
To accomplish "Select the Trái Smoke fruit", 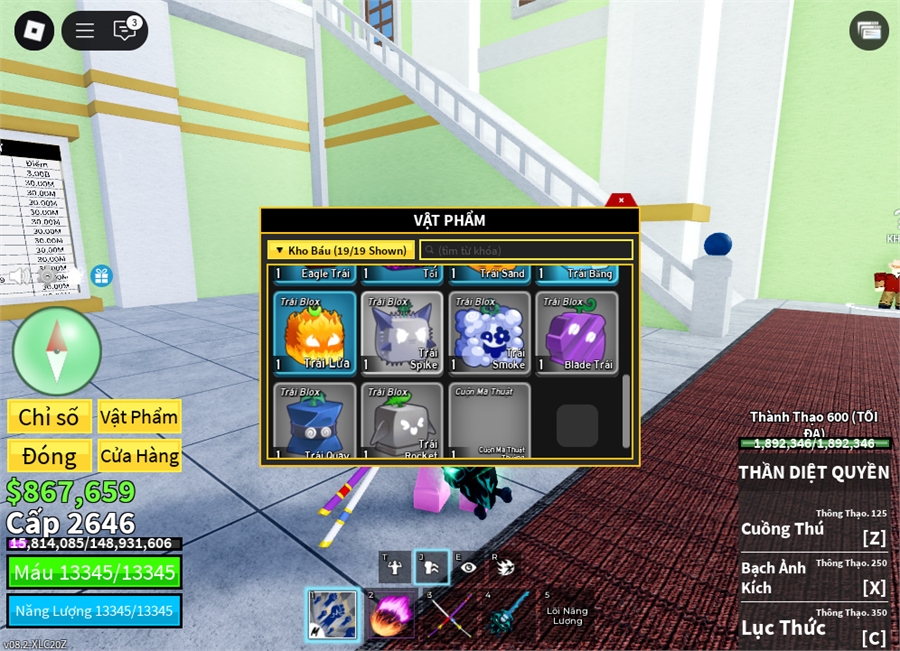I will (489, 333).
